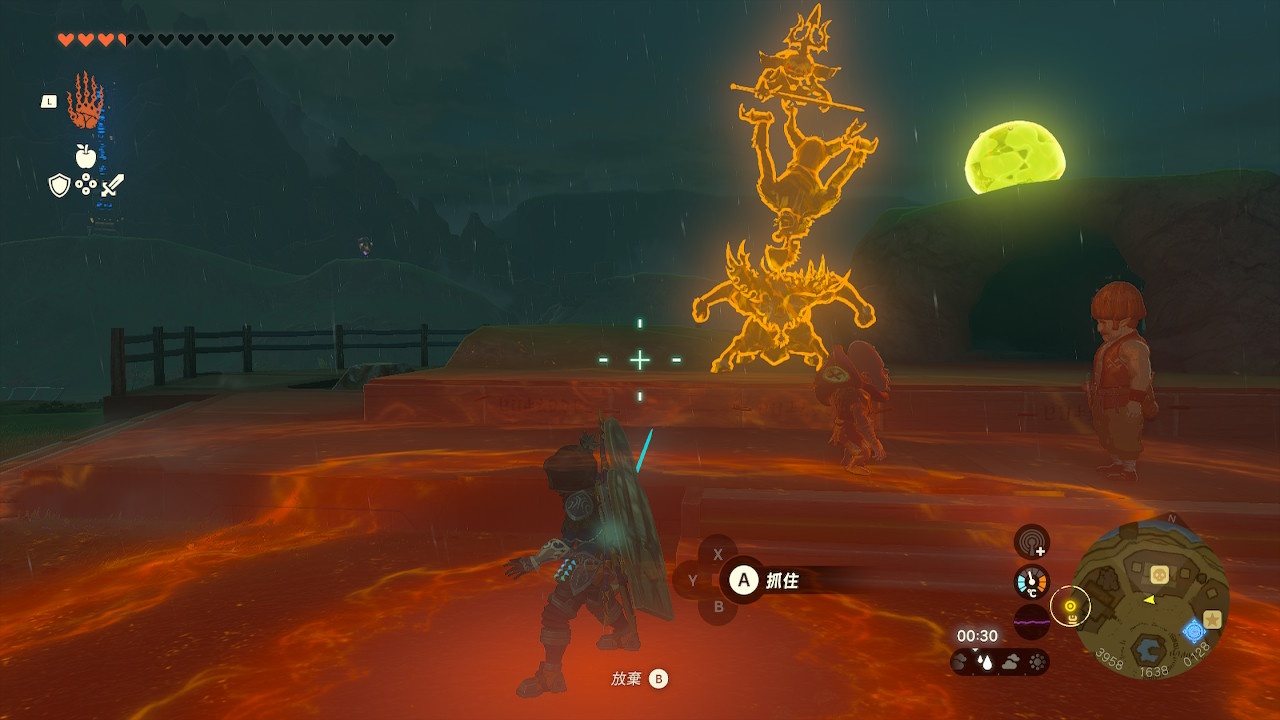This screenshot has height=720, width=1280.
Task: Click the blue shrine marker on minimap
Action: [1193, 631]
